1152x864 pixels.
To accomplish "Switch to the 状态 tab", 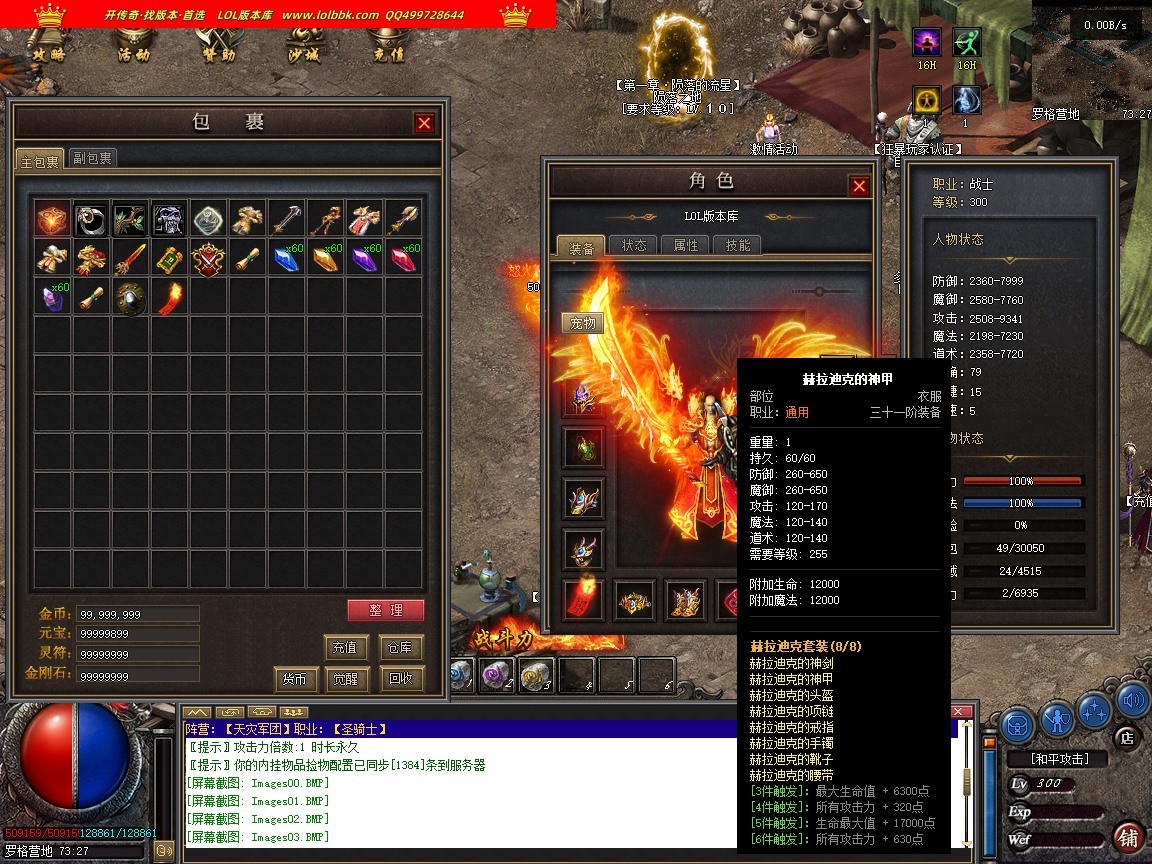I will point(634,245).
